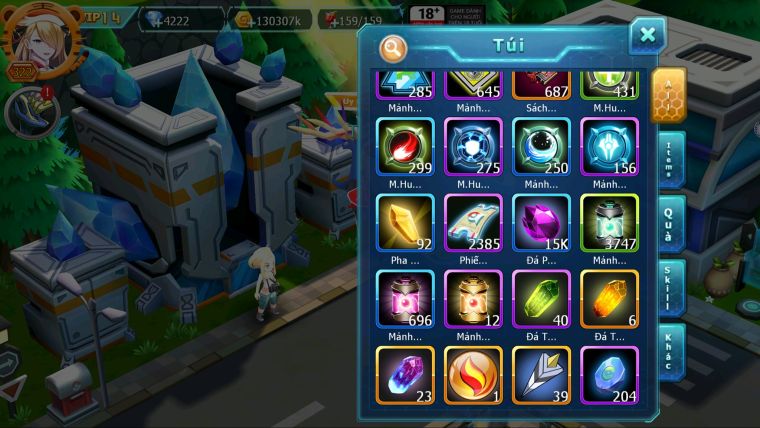The height and width of the screenshot is (428, 760).
Task: Choose the orange crystal with 6
Action: (609, 298)
